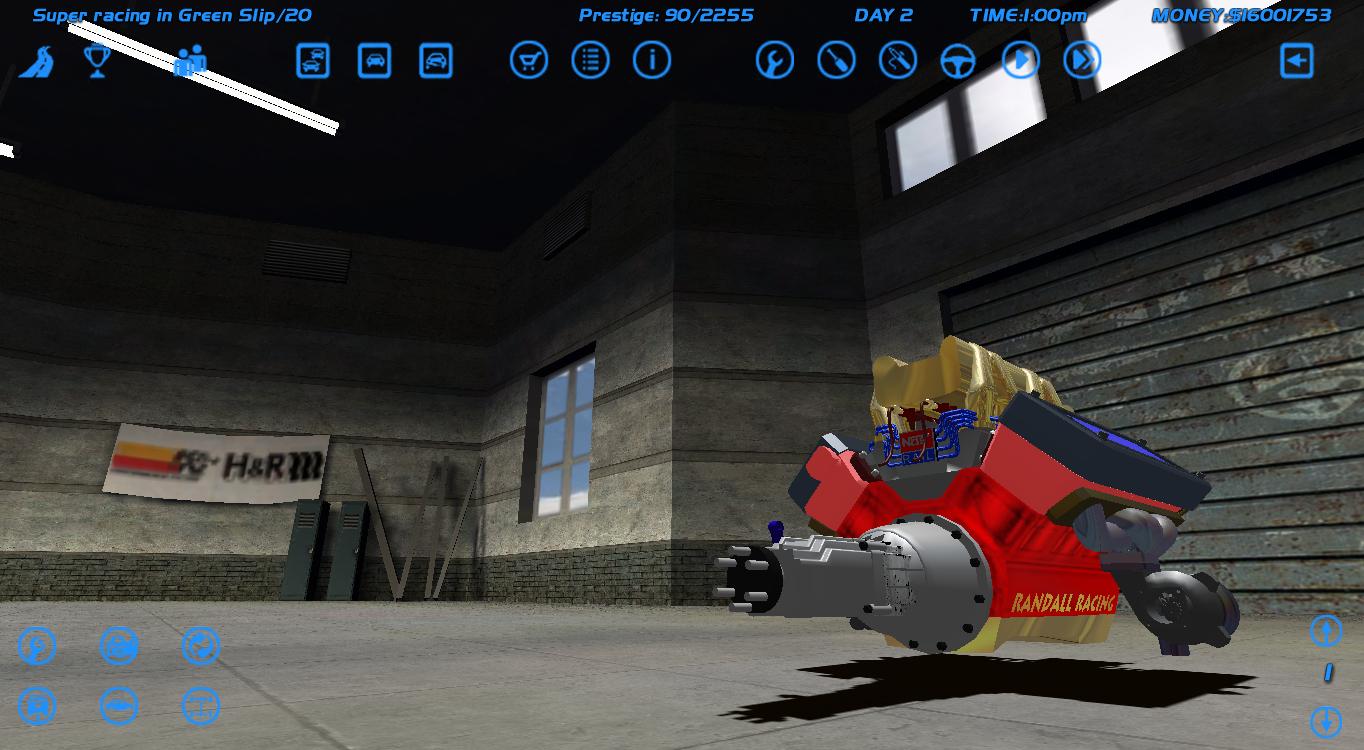Select the welding tools mode
1364x750 pixels.
click(x=897, y=60)
